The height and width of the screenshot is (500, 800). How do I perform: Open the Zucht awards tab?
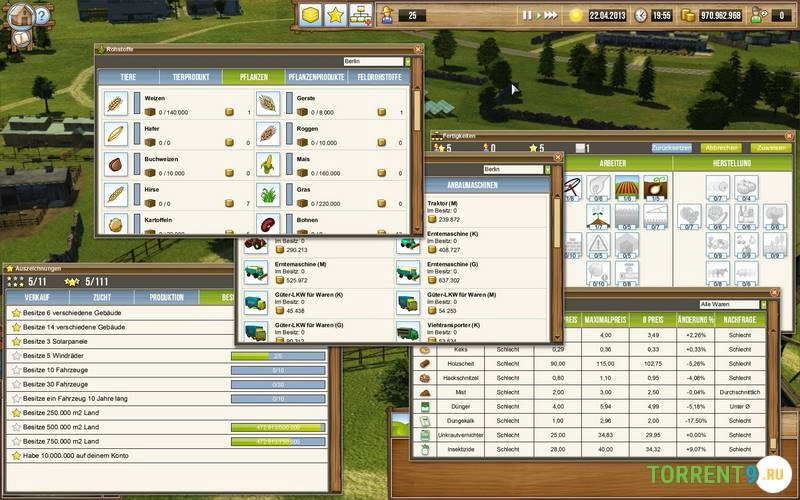point(103,297)
